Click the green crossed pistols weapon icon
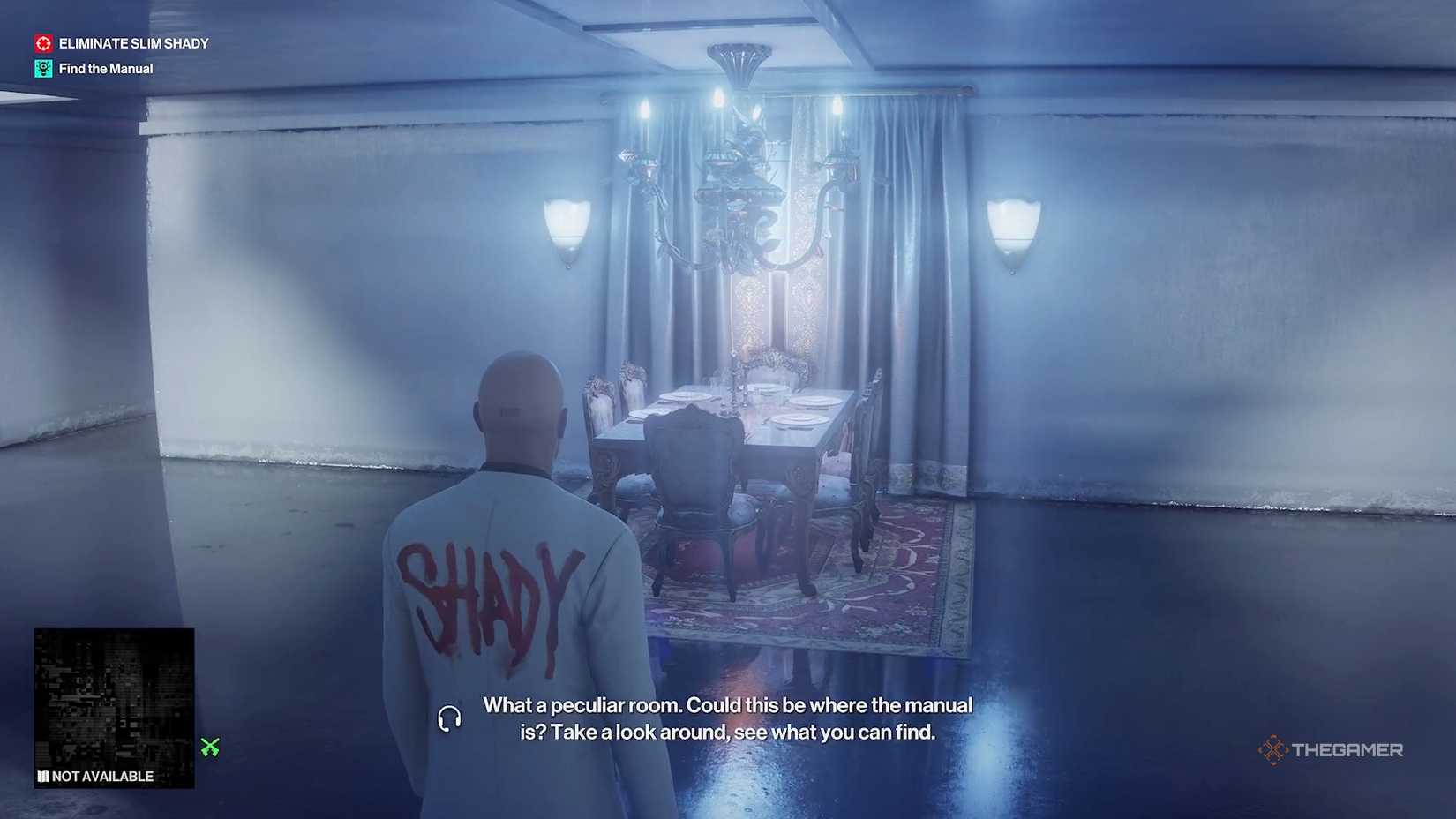This screenshot has width=1456, height=819. pyautogui.click(x=209, y=748)
